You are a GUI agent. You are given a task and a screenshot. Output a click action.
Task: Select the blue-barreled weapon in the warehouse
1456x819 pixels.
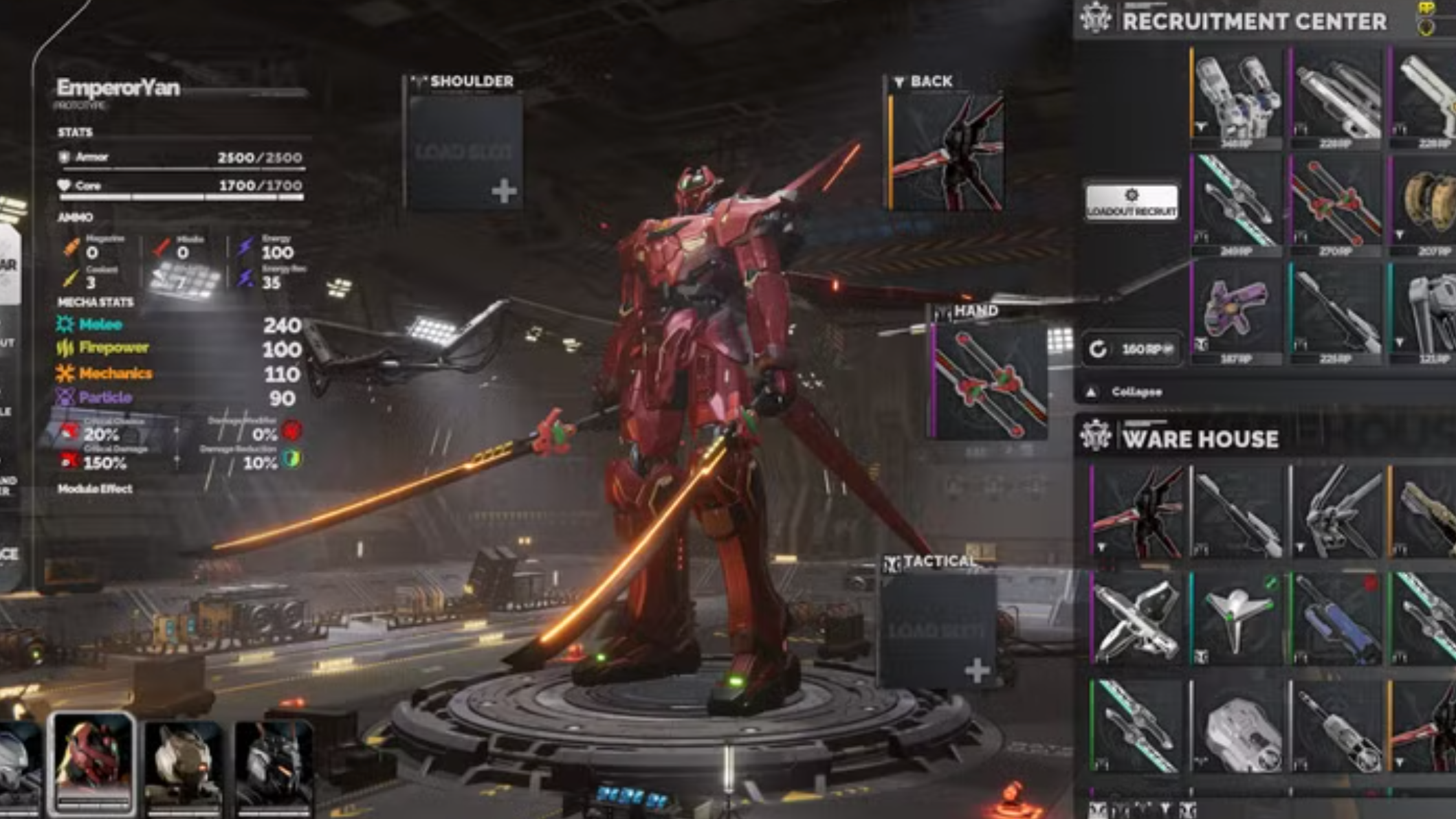click(x=1336, y=618)
